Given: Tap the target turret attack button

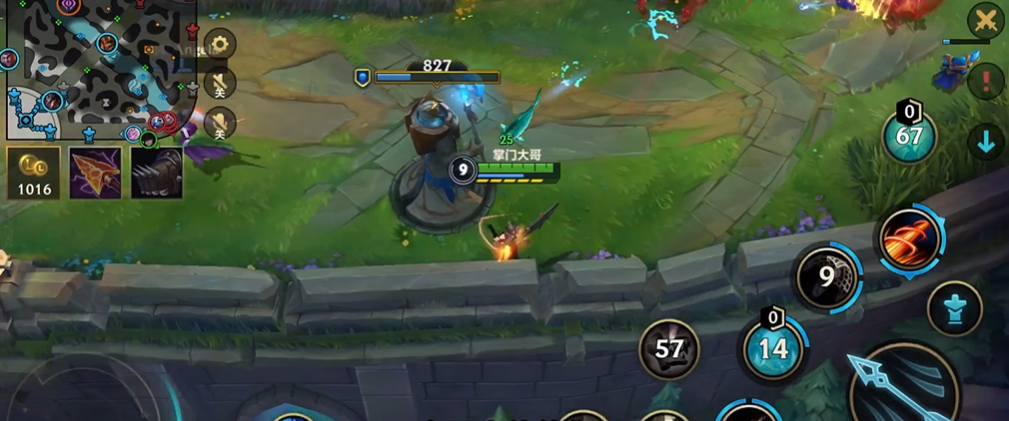Looking at the screenshot, I should click(x=954, y=308).
